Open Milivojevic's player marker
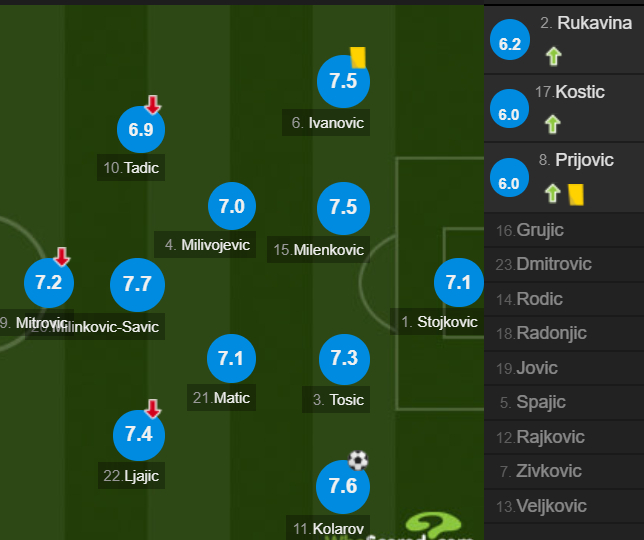Image resolution: width=644 pixels, height=540 pixels. (x=231, y=207)
